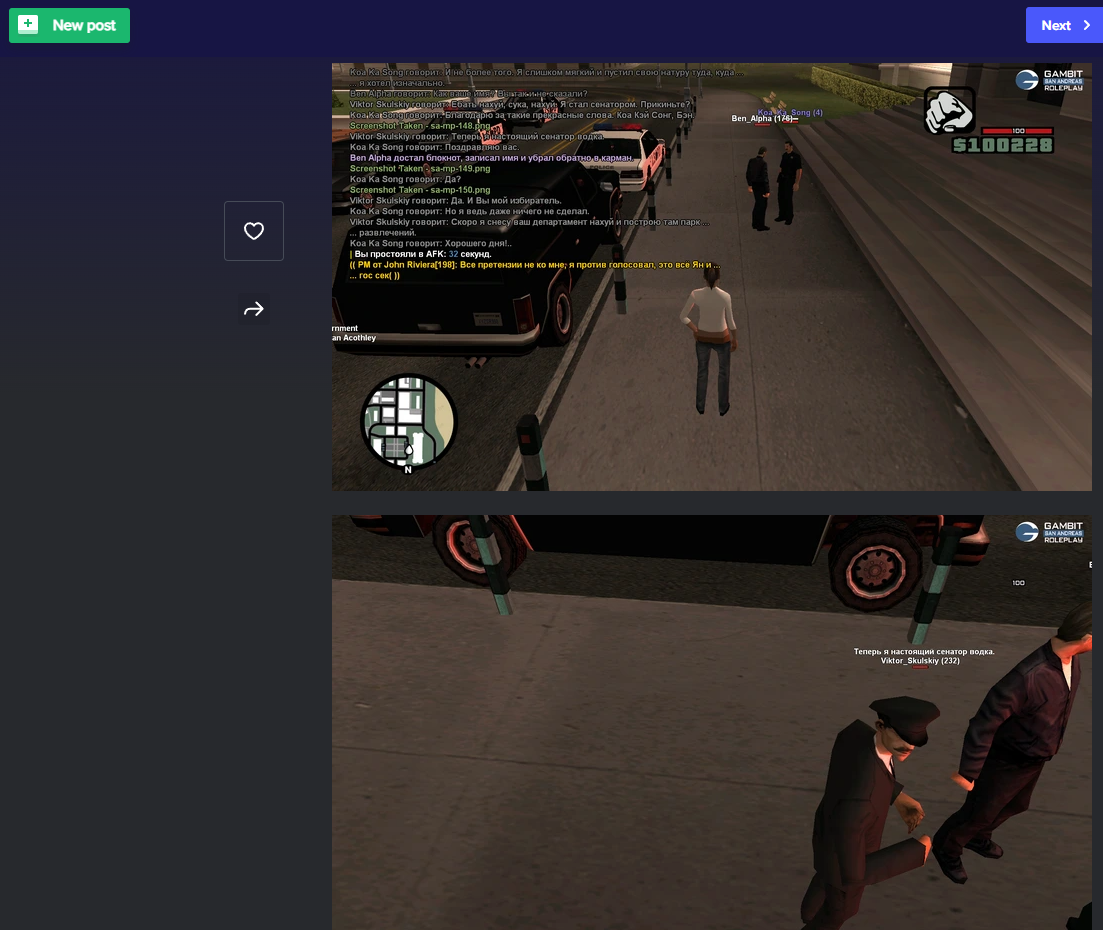This screenshot has height=930, width=1103.
Task: Like the post with the heart button
Action: click(x=254, y=231)
